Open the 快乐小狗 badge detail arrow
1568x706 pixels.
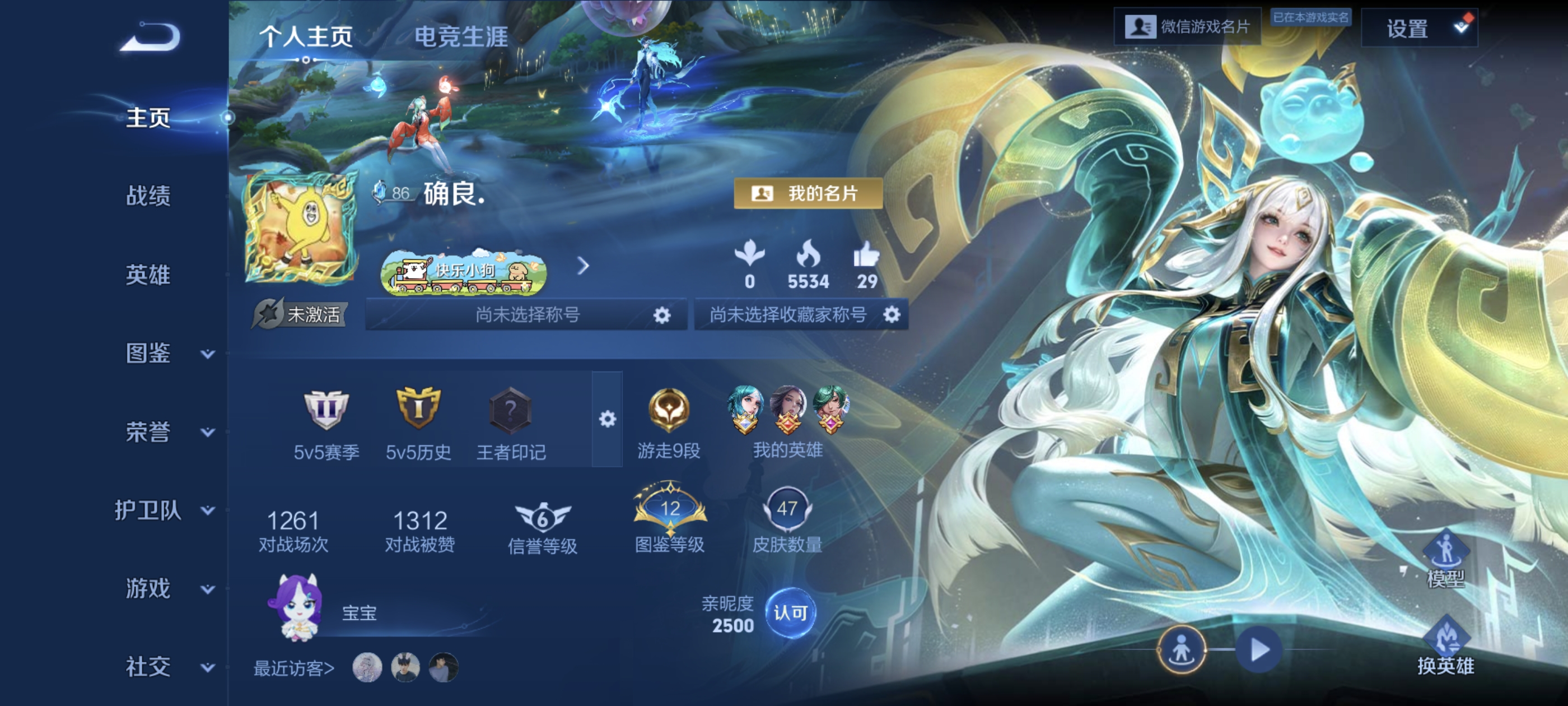[584, 266]
